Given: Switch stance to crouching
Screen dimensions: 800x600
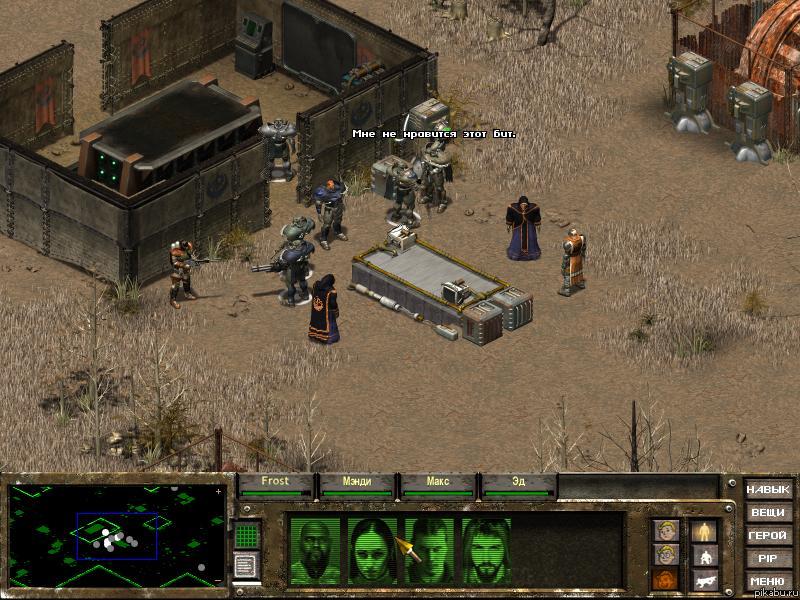Looking at the screenshot, I should pyautogui.click(x=706, y=555).
